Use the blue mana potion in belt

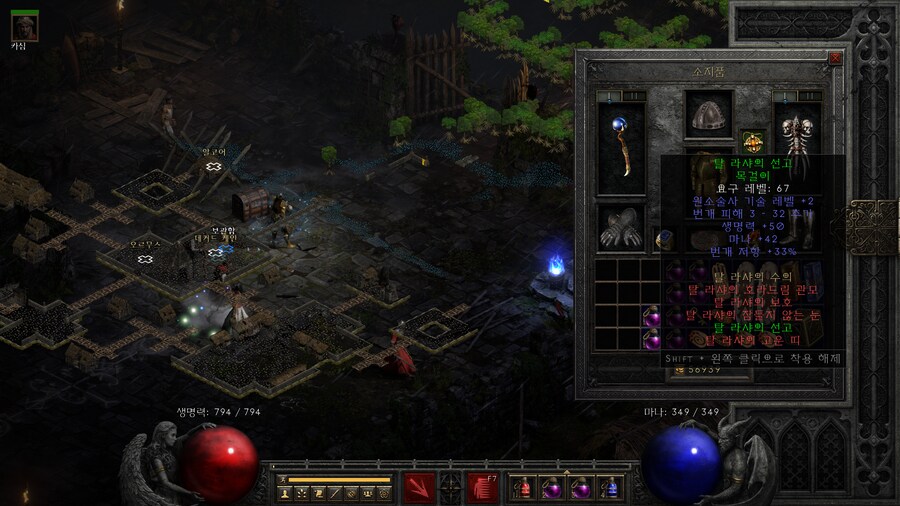click(609, 488)
